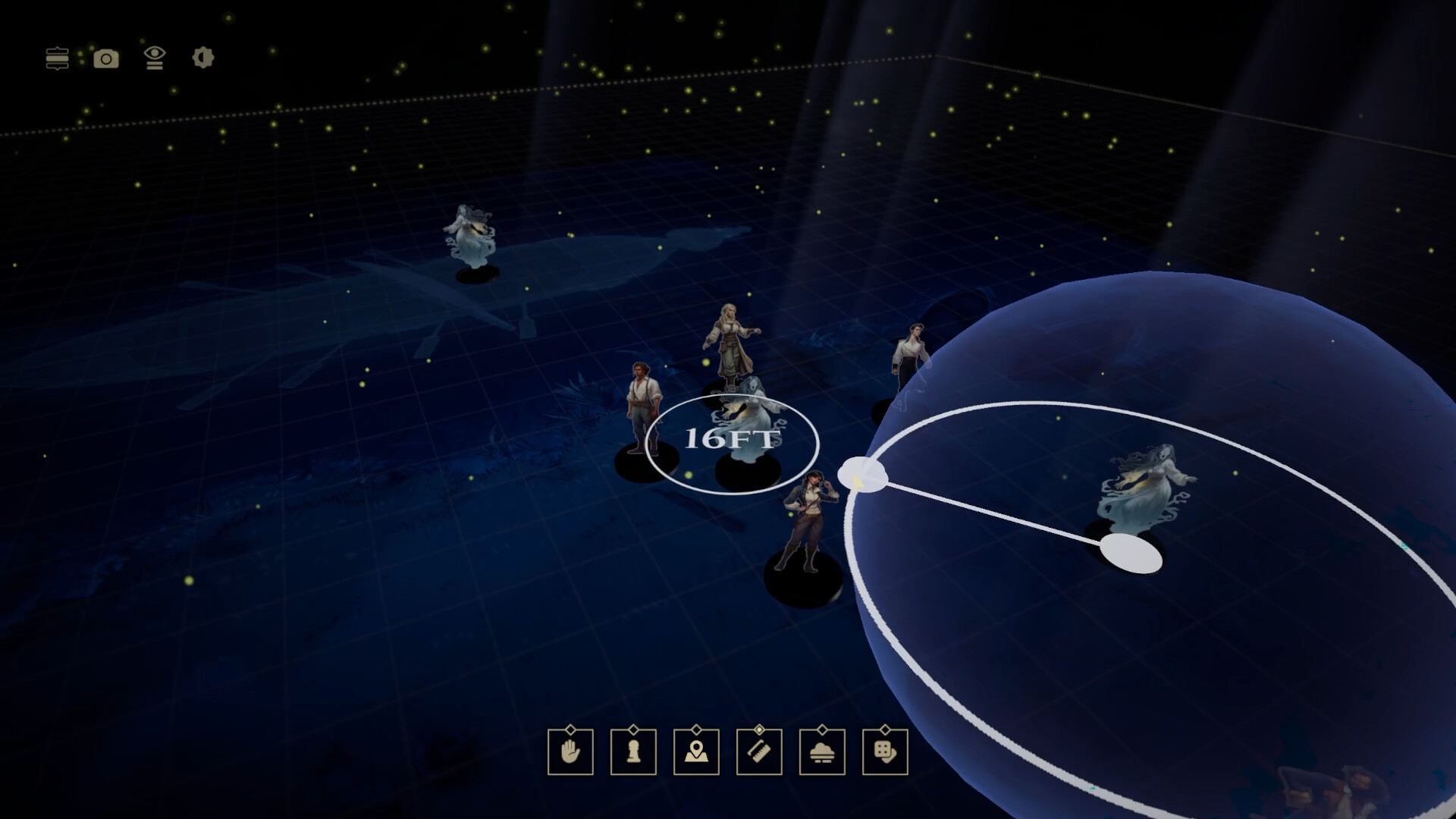The image size is (1456, 819).
Task: Activate the measurement ruler tool
Action: point(759,754)
